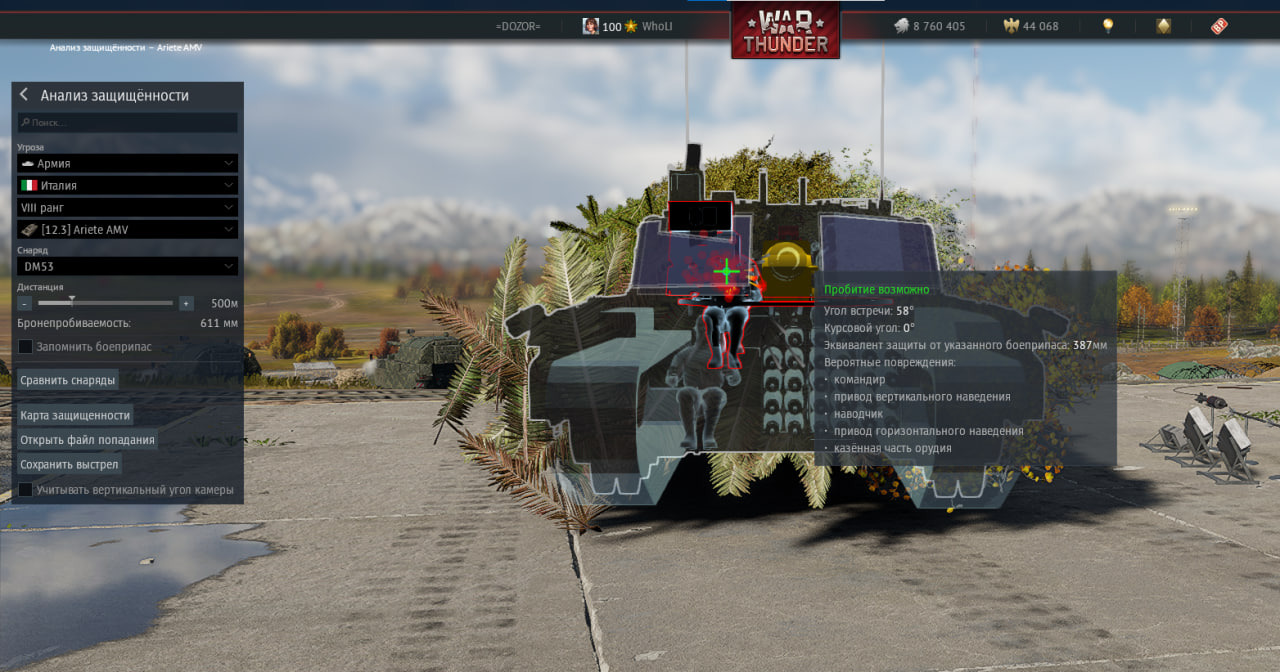
Task: Click the Дистанция slider track
Action: [120, 303]
